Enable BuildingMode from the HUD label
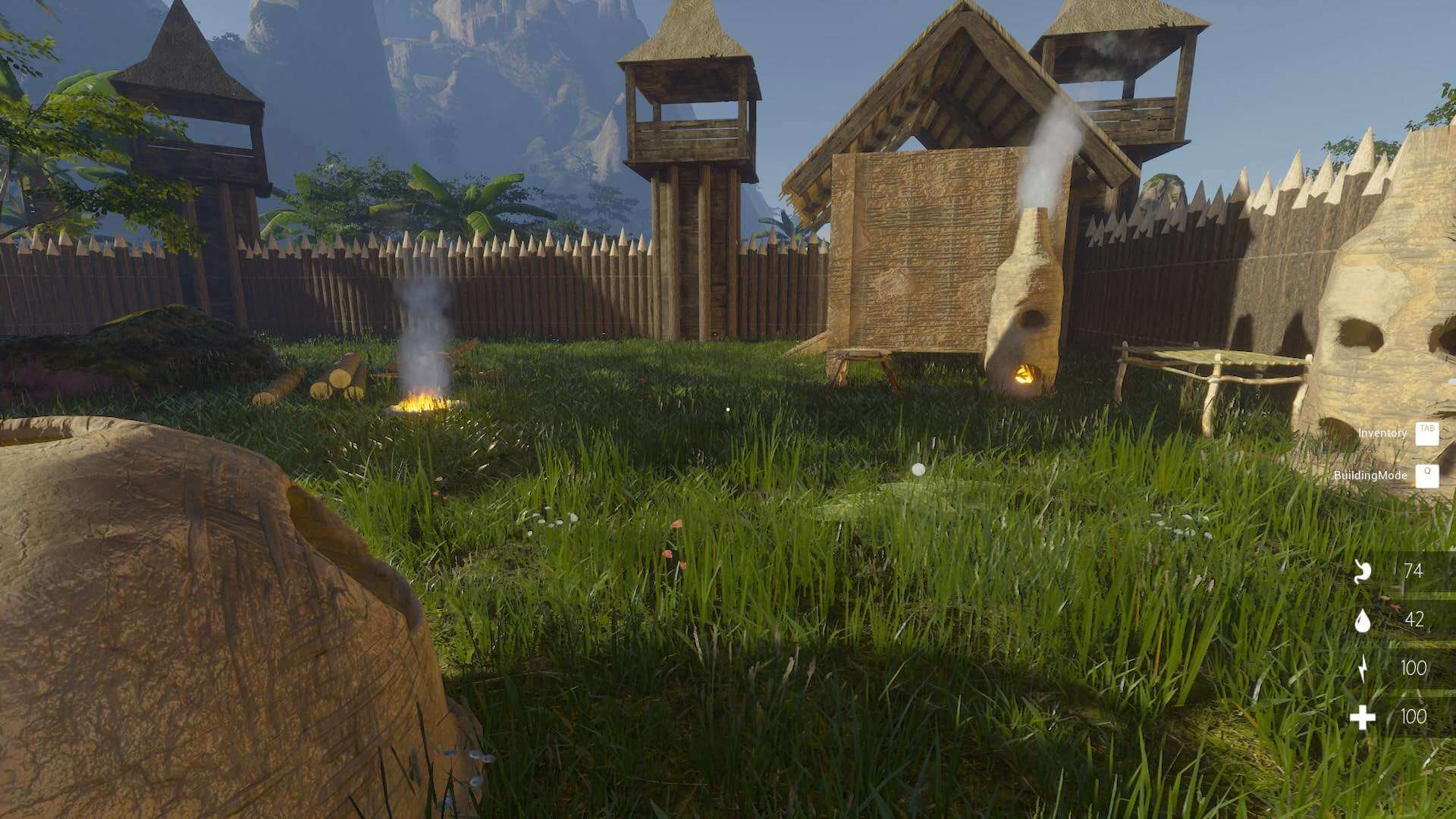The width and height of the screenshot is (1456, 819). click(1371, 475)
